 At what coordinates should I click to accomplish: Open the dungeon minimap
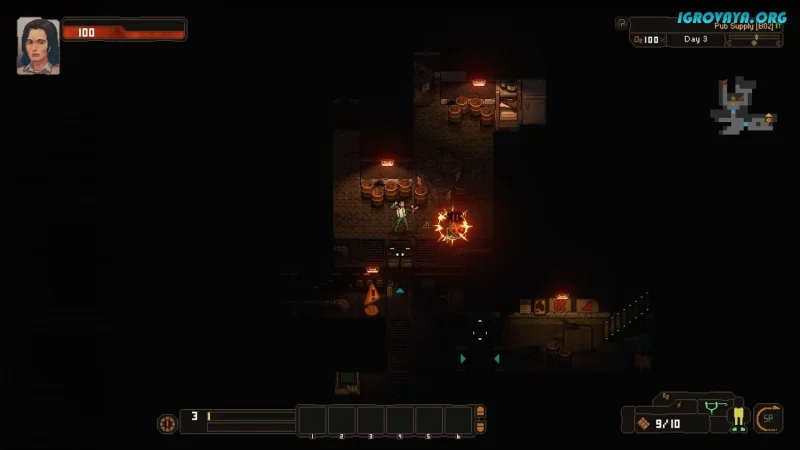click(742, 110)
